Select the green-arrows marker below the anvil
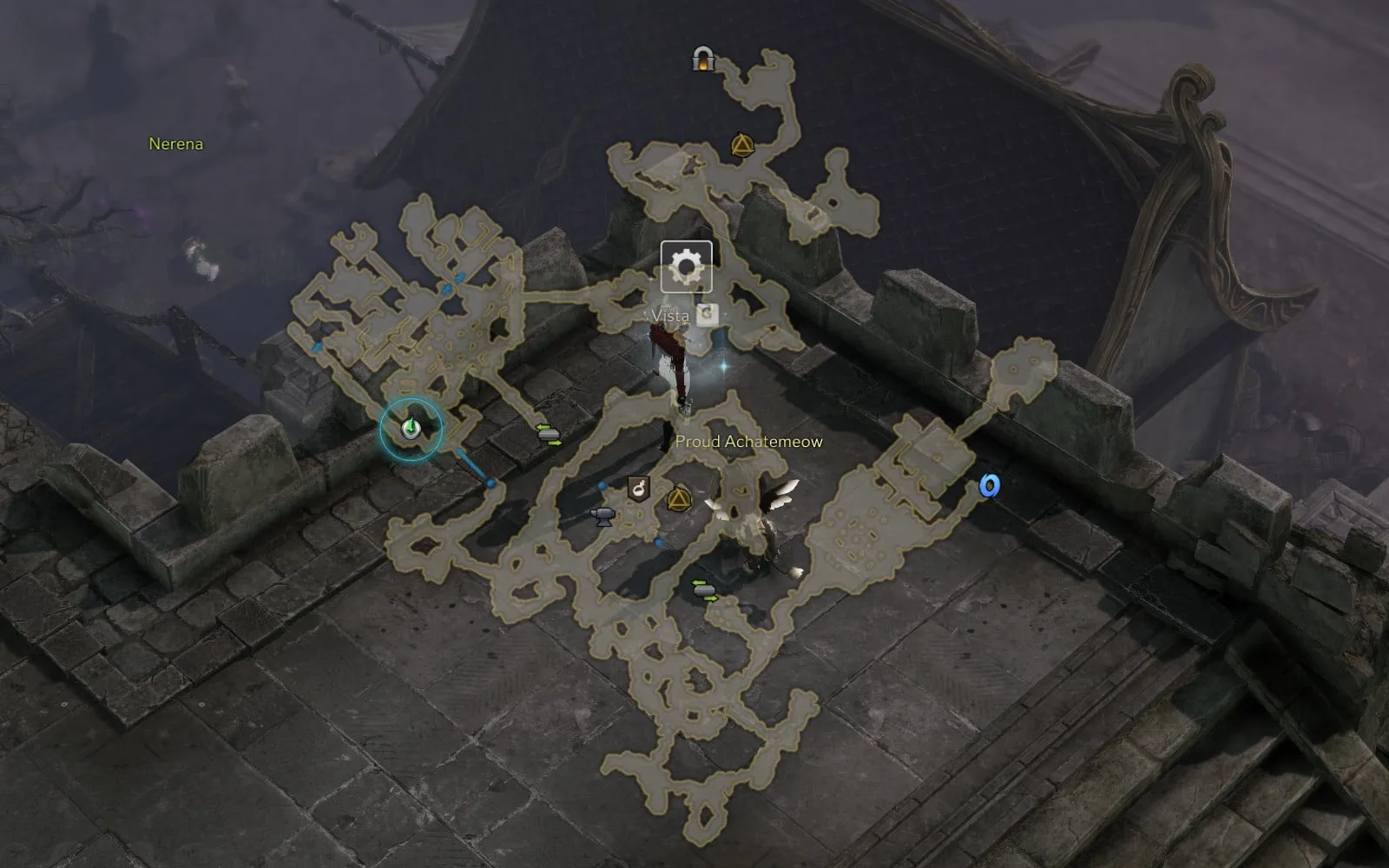The image size is (1389, 868). point(705,590)
